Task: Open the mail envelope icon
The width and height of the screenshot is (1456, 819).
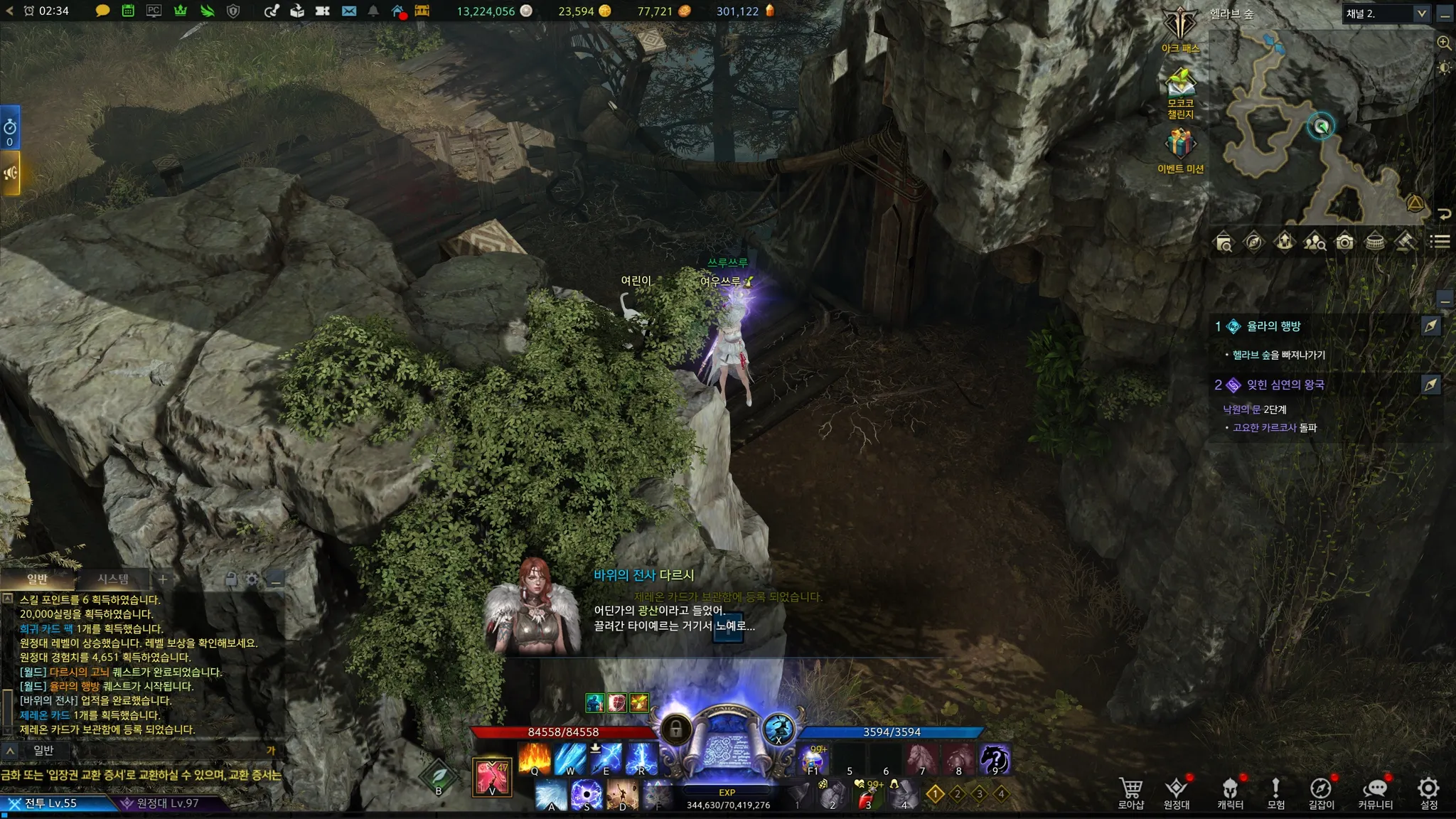Action: [x=348, y=11]
